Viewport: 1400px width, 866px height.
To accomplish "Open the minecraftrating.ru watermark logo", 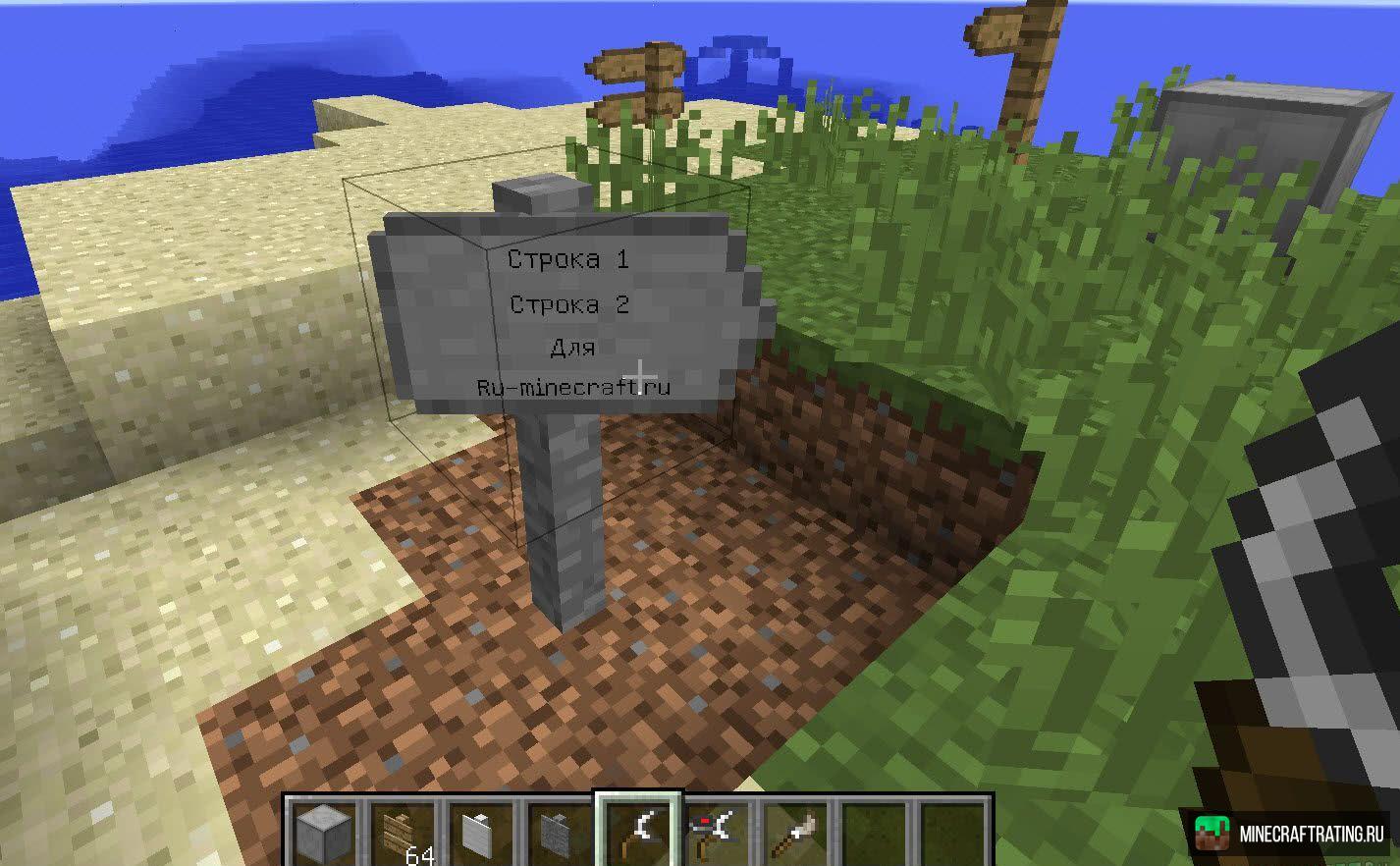I will pyautogui.click(x=1290, y=834).
